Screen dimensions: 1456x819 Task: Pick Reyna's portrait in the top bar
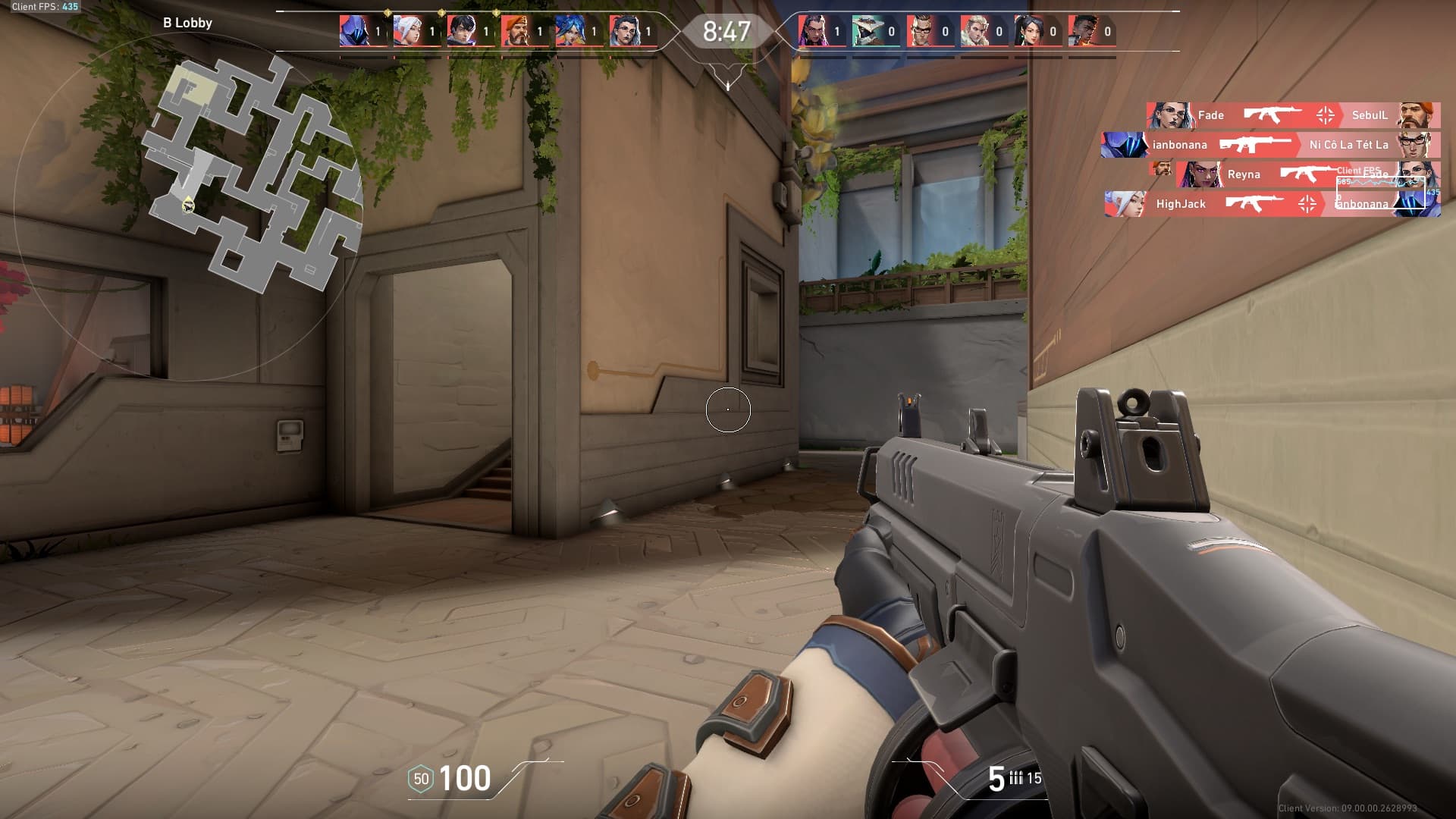coord(812,32)
